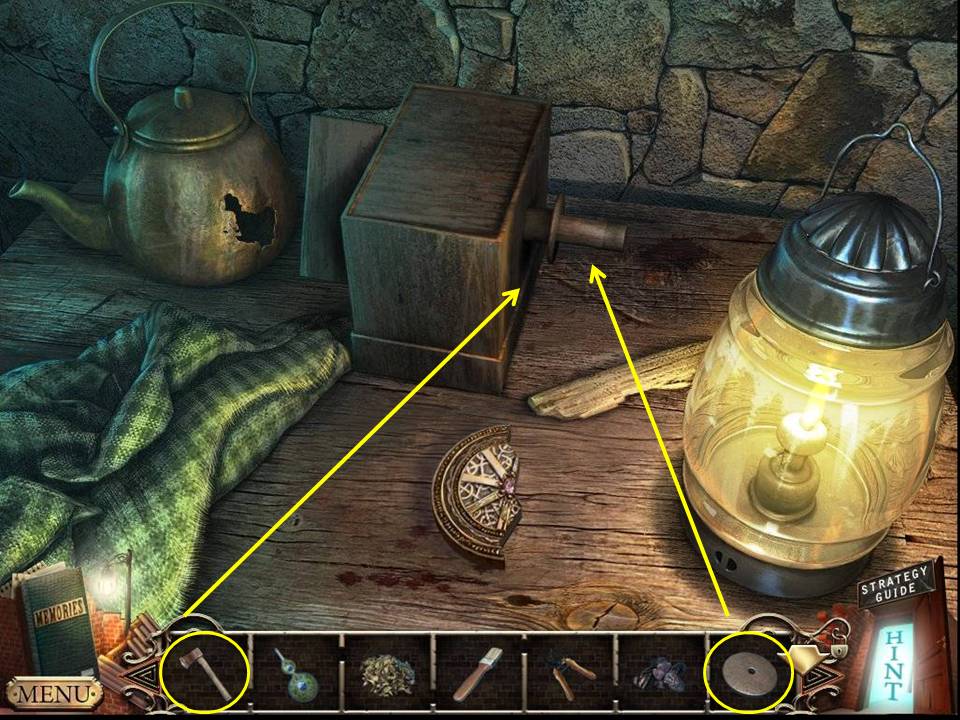The image size is (960, 720).
Task: Choose the wooden-handled chisel slot
Action: coord(478,671)
